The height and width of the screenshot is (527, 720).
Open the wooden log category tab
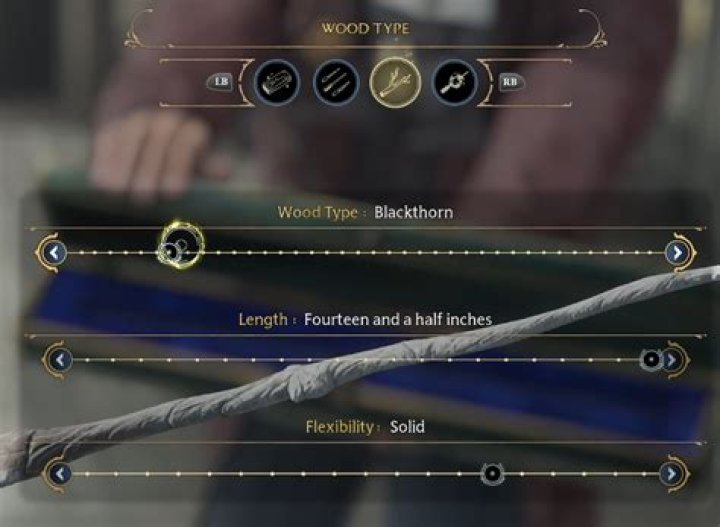coord(277,82)
